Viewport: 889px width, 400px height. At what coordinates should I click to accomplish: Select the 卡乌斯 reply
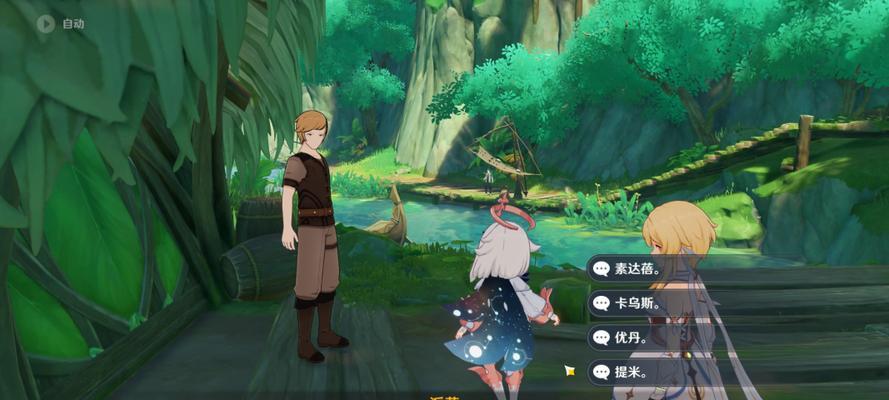click(640, 302)
